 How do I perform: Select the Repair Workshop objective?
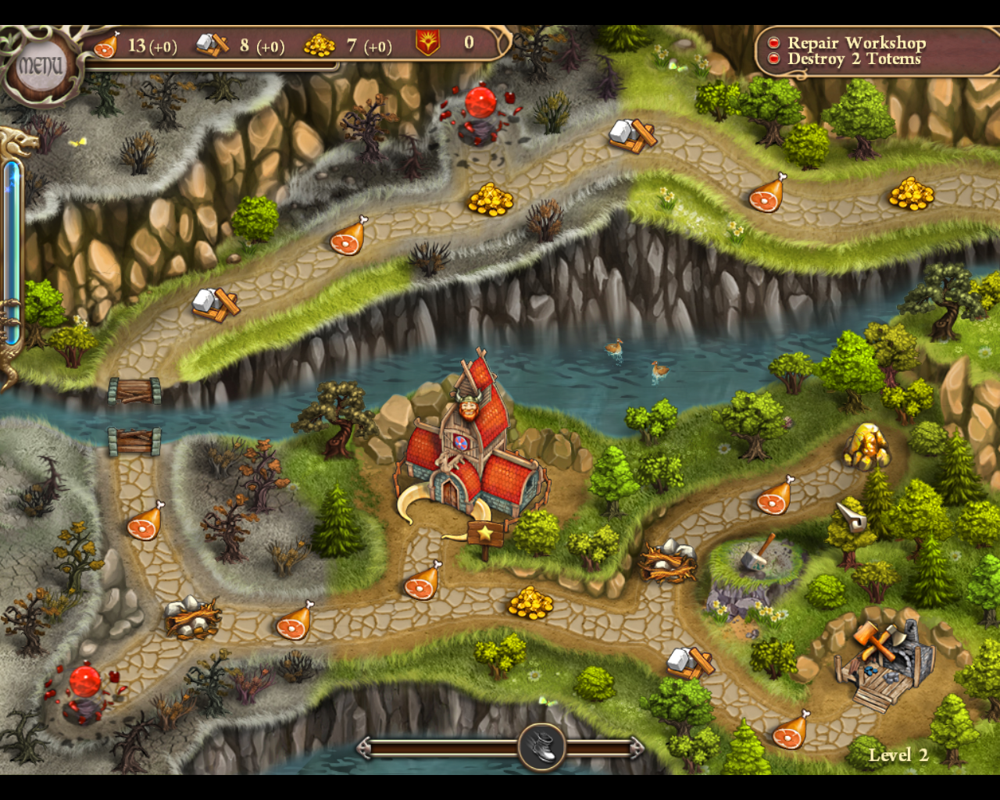pos(856,43)
